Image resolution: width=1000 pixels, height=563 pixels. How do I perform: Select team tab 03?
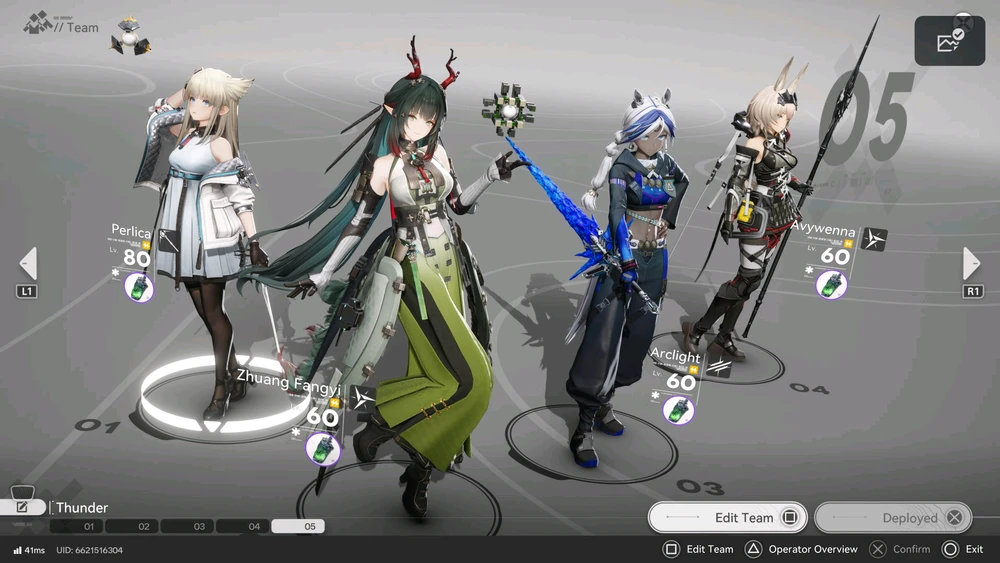pyautogui.click(x=199, y=526)
